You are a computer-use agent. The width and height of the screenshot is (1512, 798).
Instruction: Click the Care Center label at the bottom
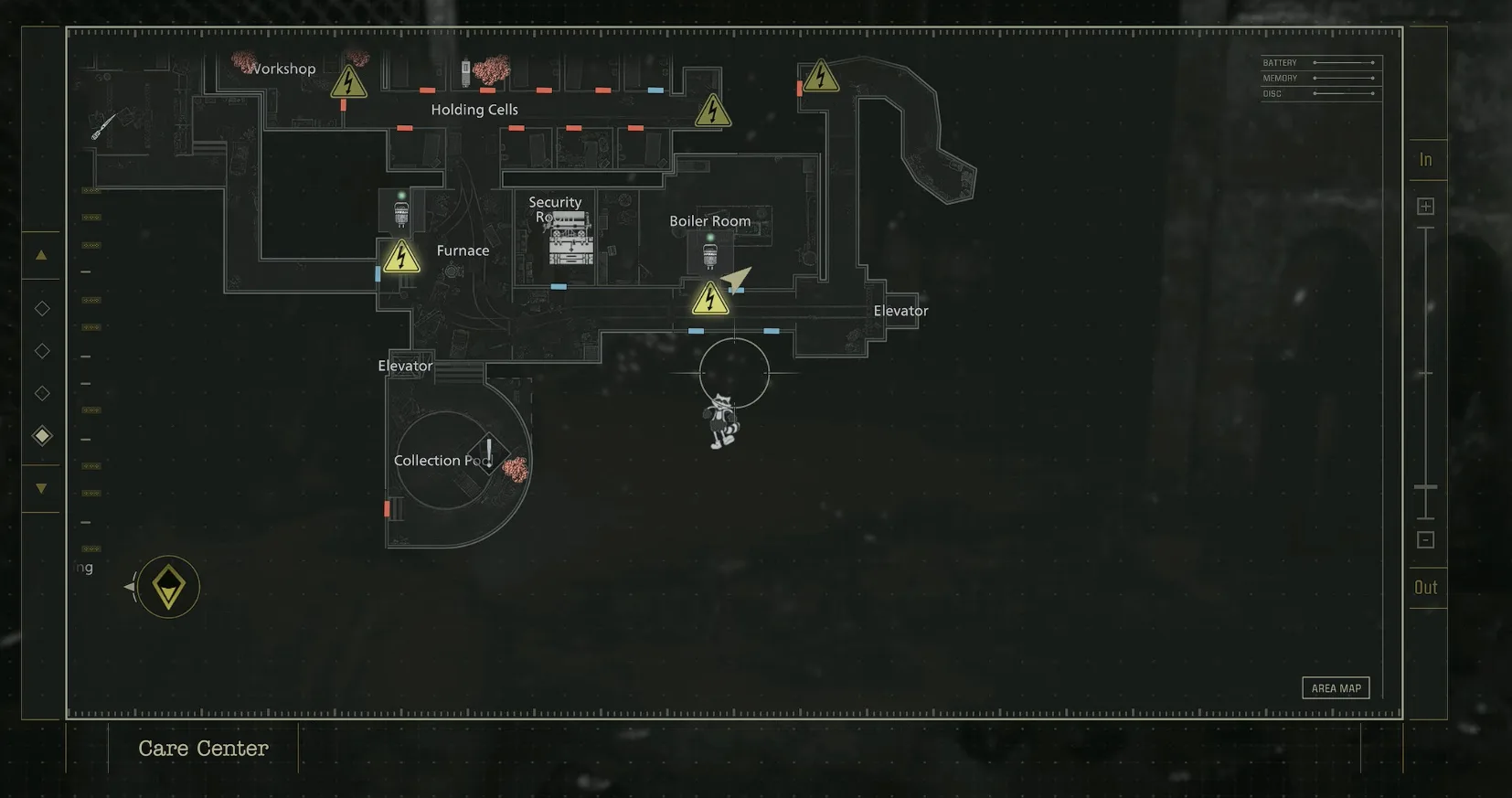tap(203, 748)
